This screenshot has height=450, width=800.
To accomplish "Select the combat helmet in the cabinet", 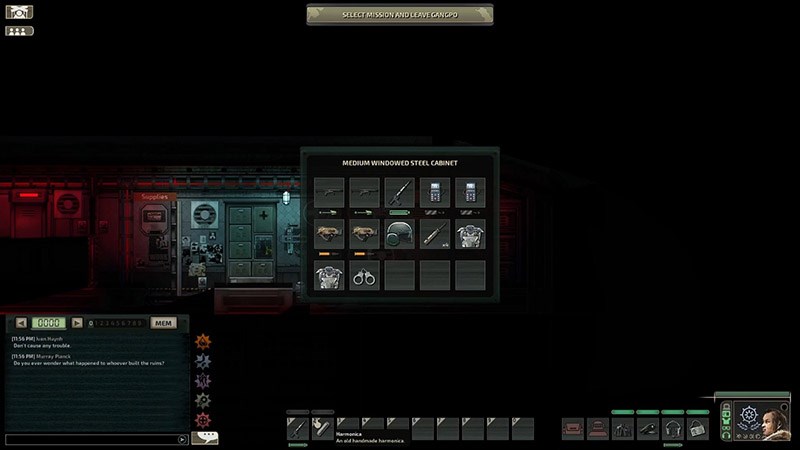I will coord(400,234).
